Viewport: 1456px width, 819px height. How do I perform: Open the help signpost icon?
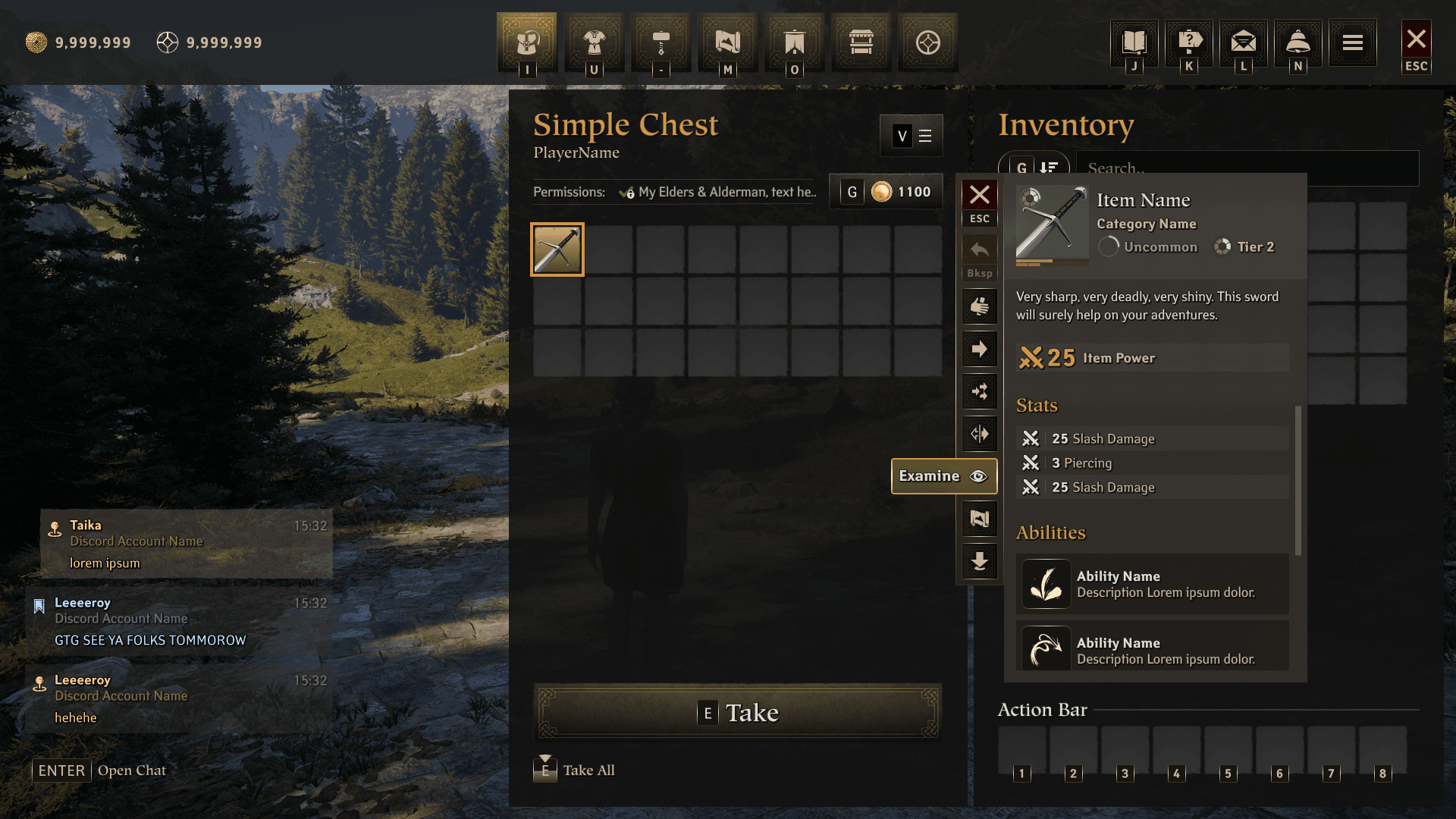pyautogui.click(x=1189, y=42)
